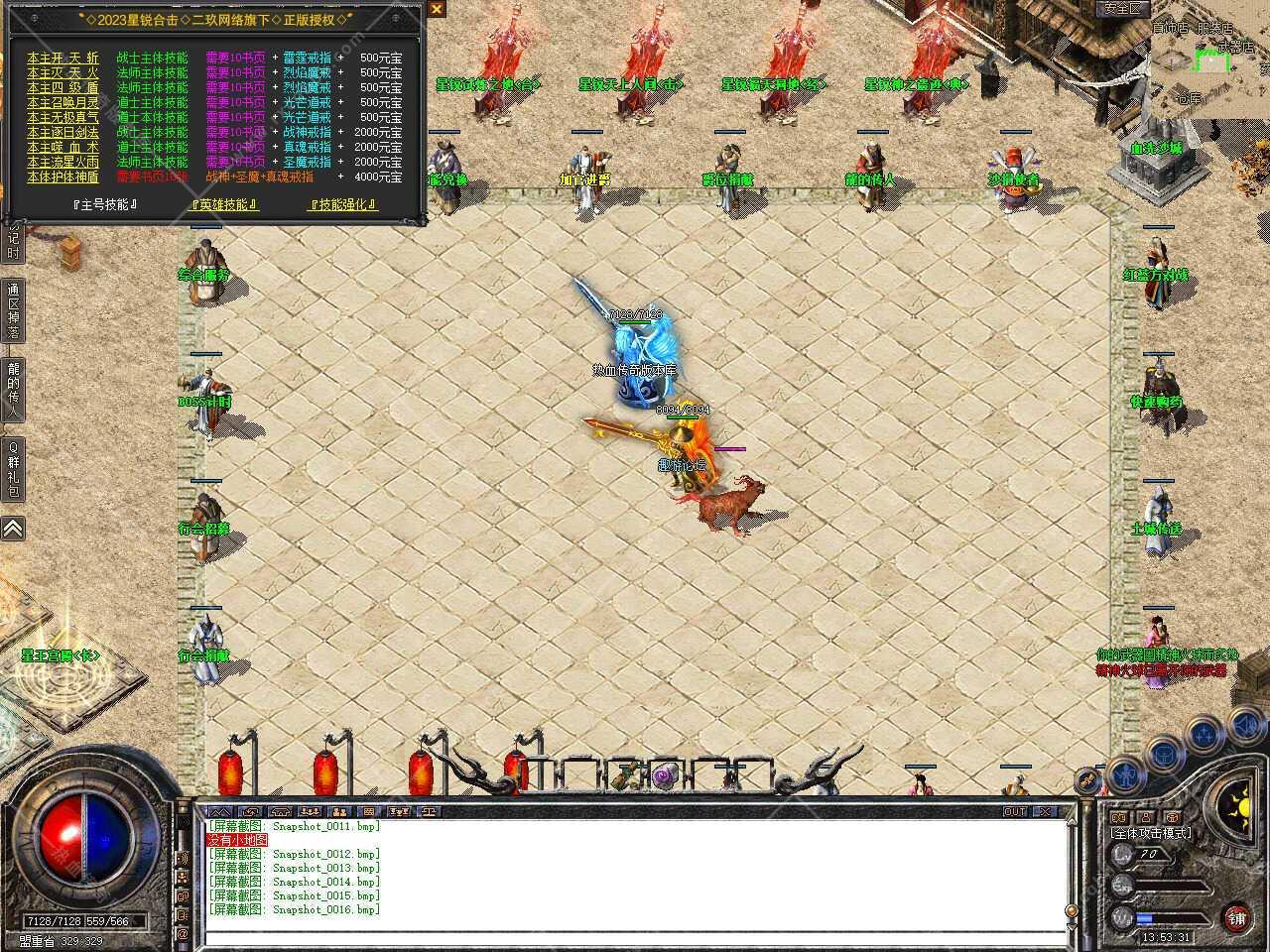
Task: Click the trade scales icon on the toolbar
Action: [429, 812]
